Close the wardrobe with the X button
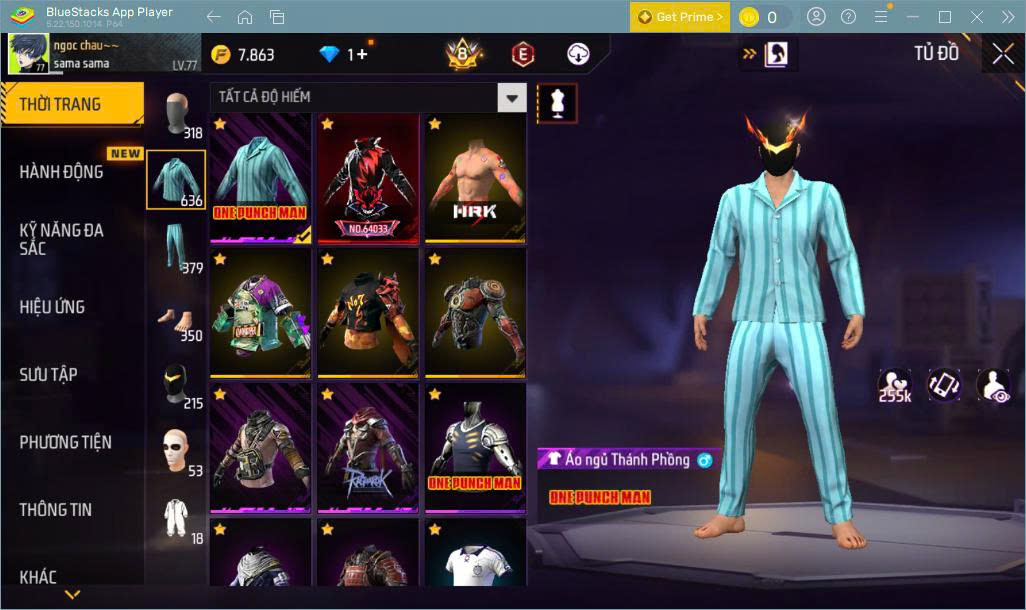Image resolution: width=1026 pixels, height=610 pixels. tap(1003, 54)
